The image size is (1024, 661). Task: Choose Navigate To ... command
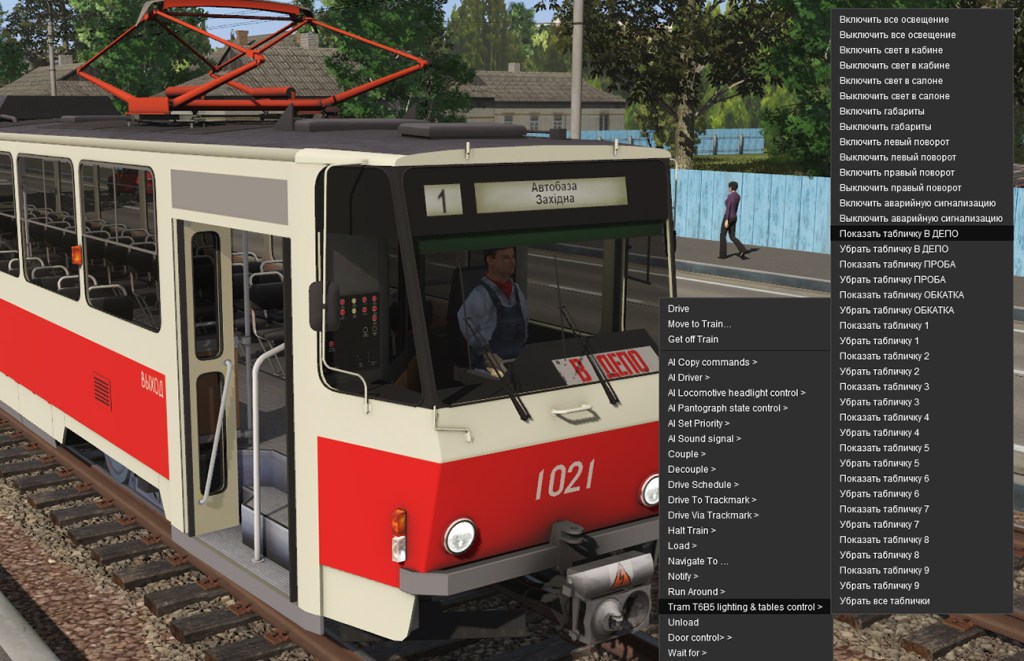(x=698, y=561)
